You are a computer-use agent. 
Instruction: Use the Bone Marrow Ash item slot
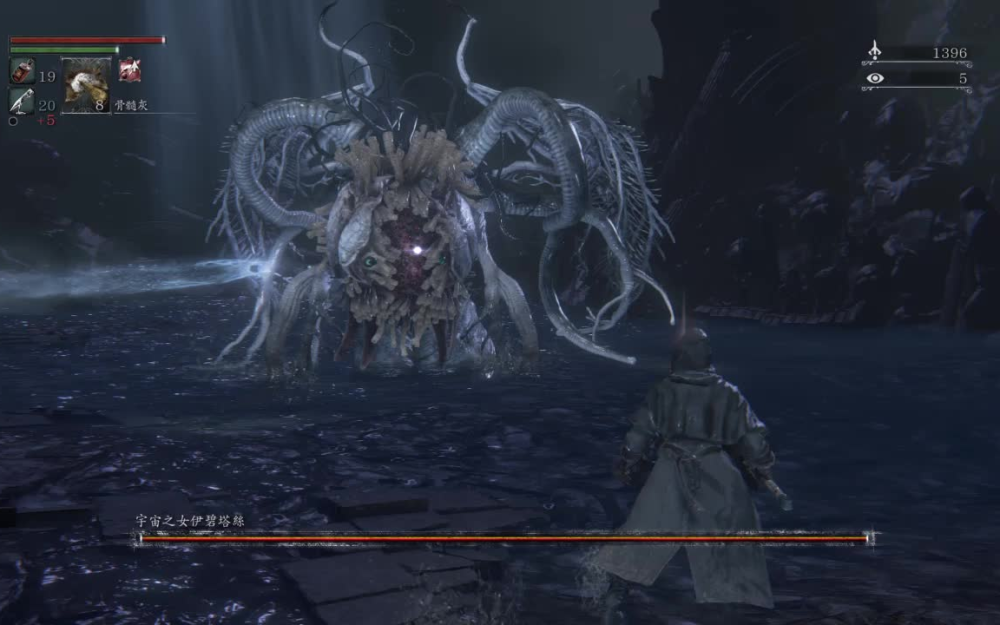click(x=86, y=84)
